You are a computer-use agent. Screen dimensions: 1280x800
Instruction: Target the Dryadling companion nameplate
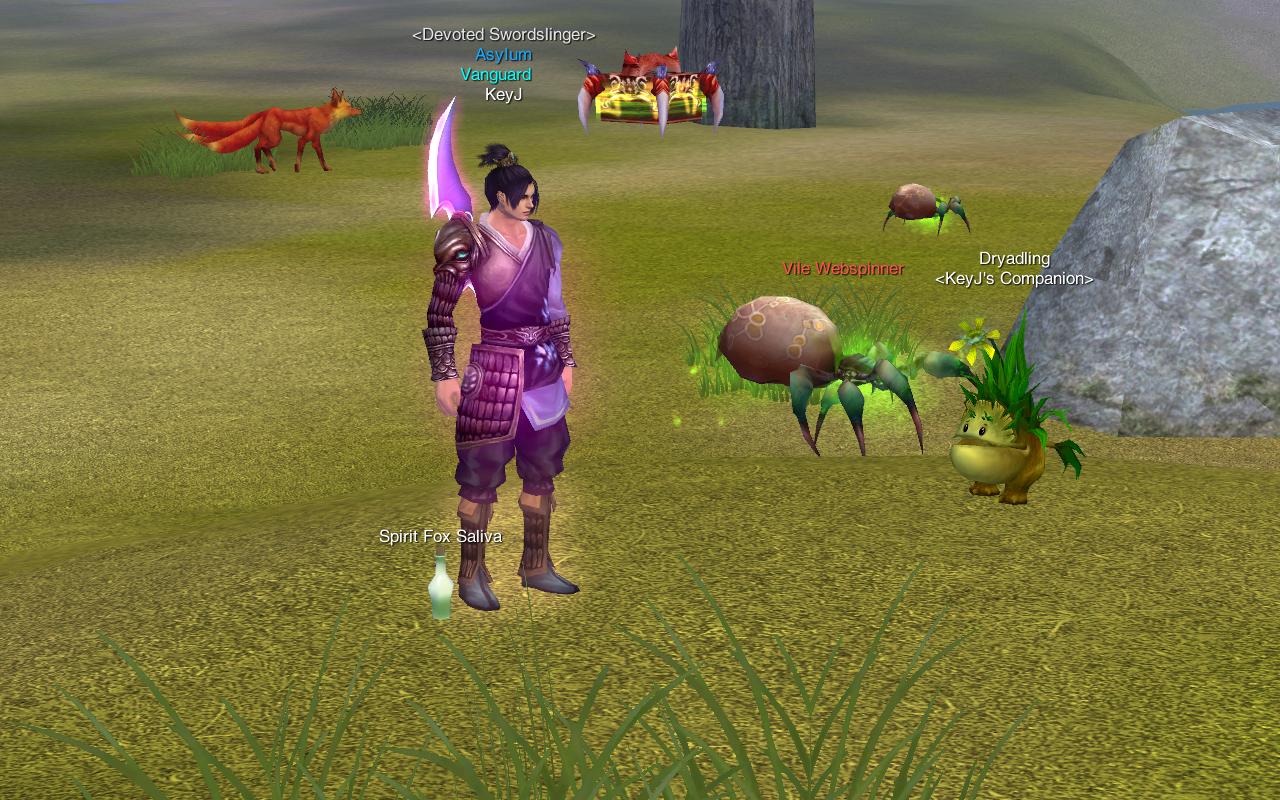click(x=1014, y=259)
